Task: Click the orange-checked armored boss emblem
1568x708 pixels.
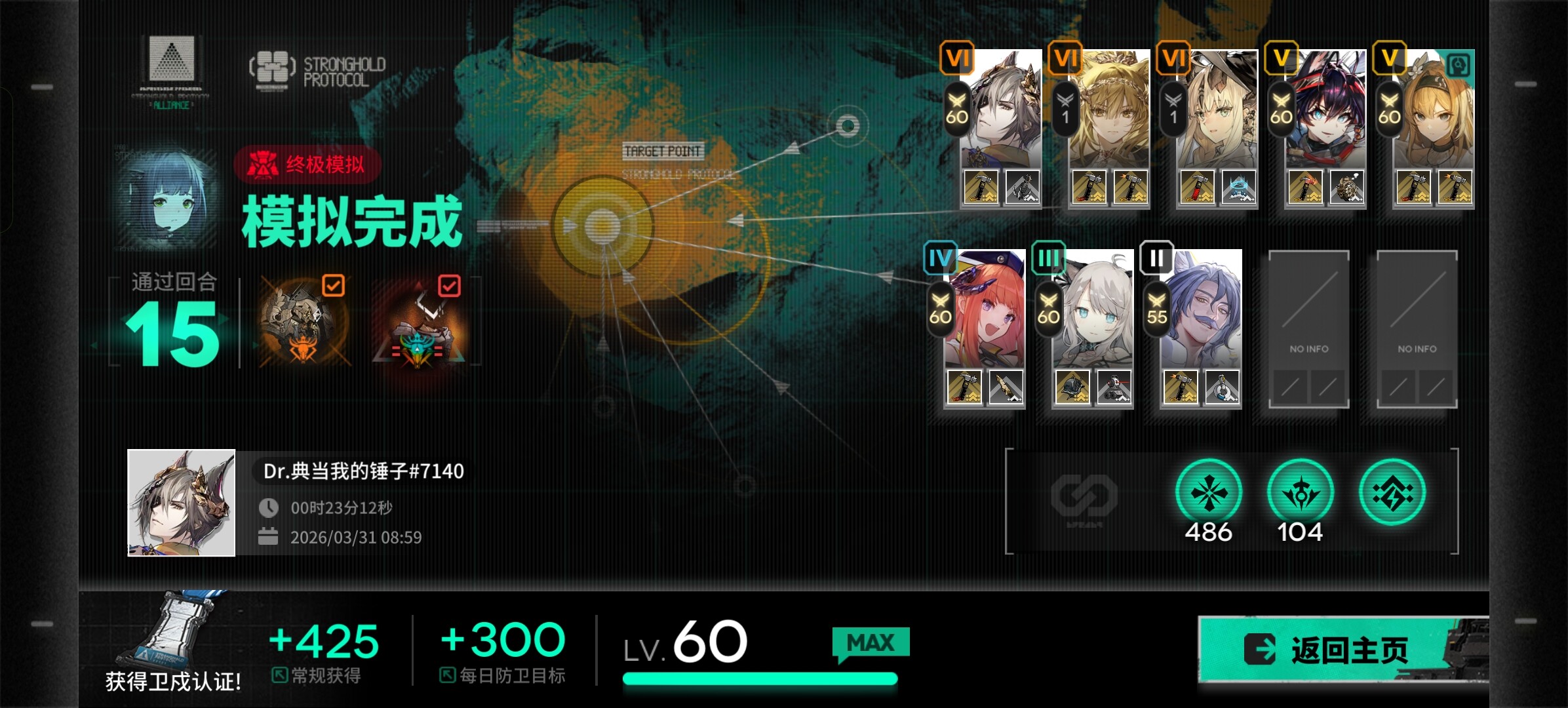Action: (304, 323)
